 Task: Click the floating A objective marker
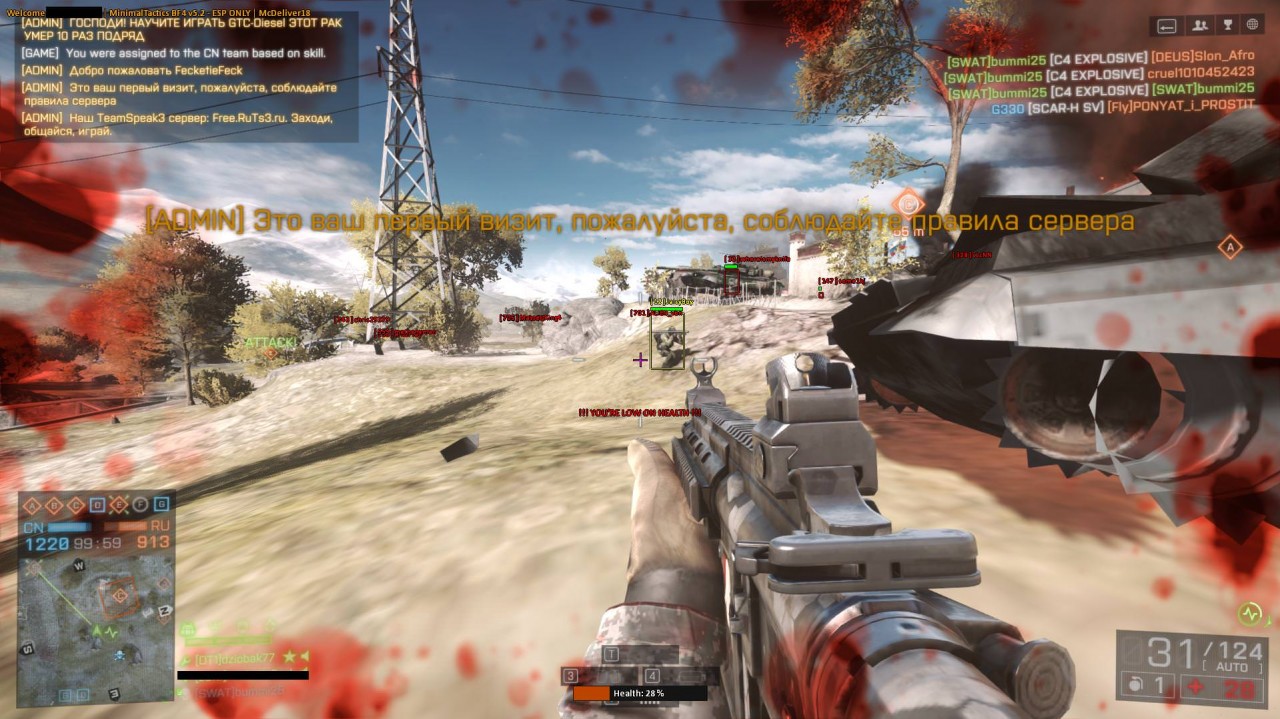[1230, 247]
